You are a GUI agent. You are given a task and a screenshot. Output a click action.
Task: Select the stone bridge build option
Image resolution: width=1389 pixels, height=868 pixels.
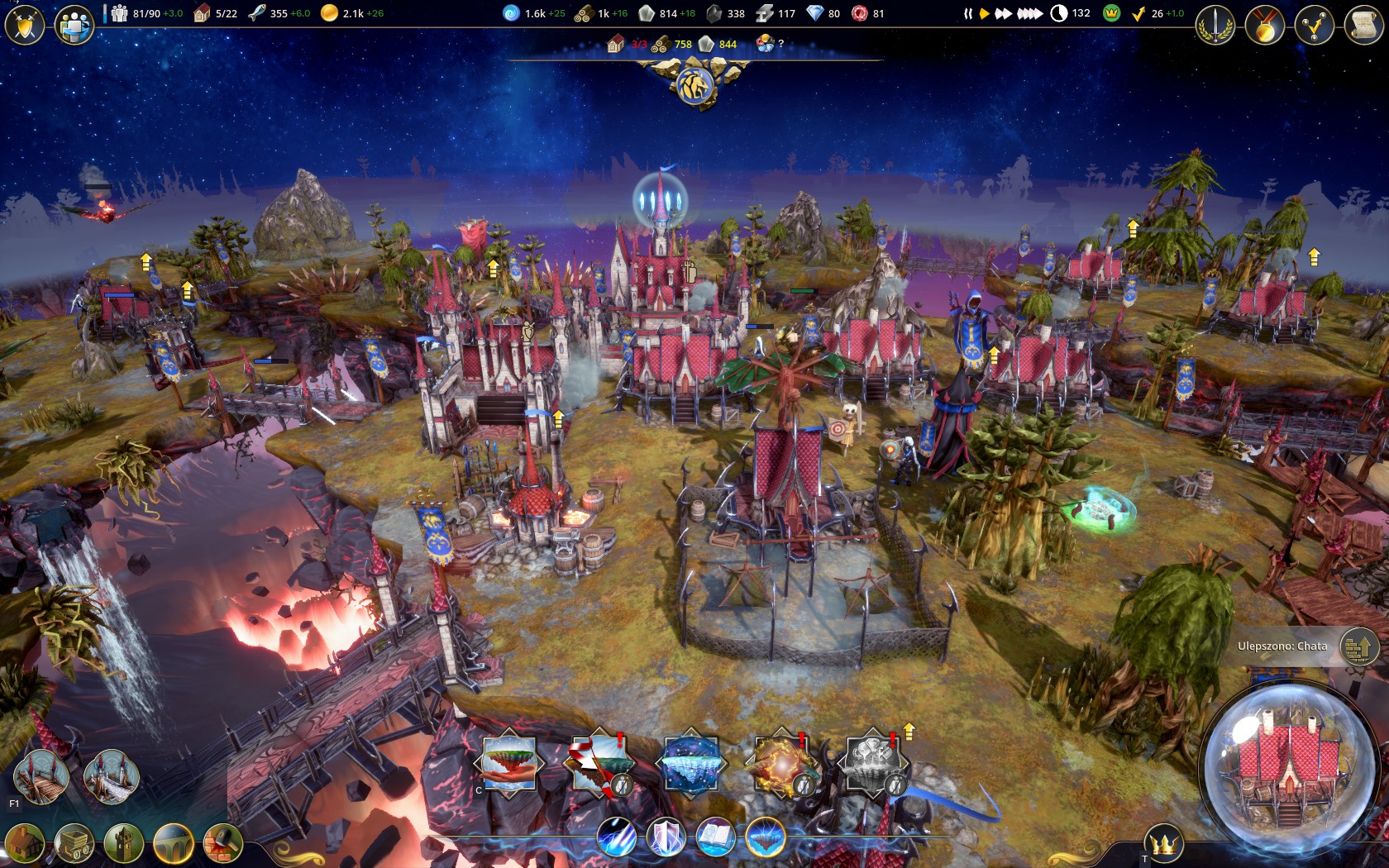point(111,777)
